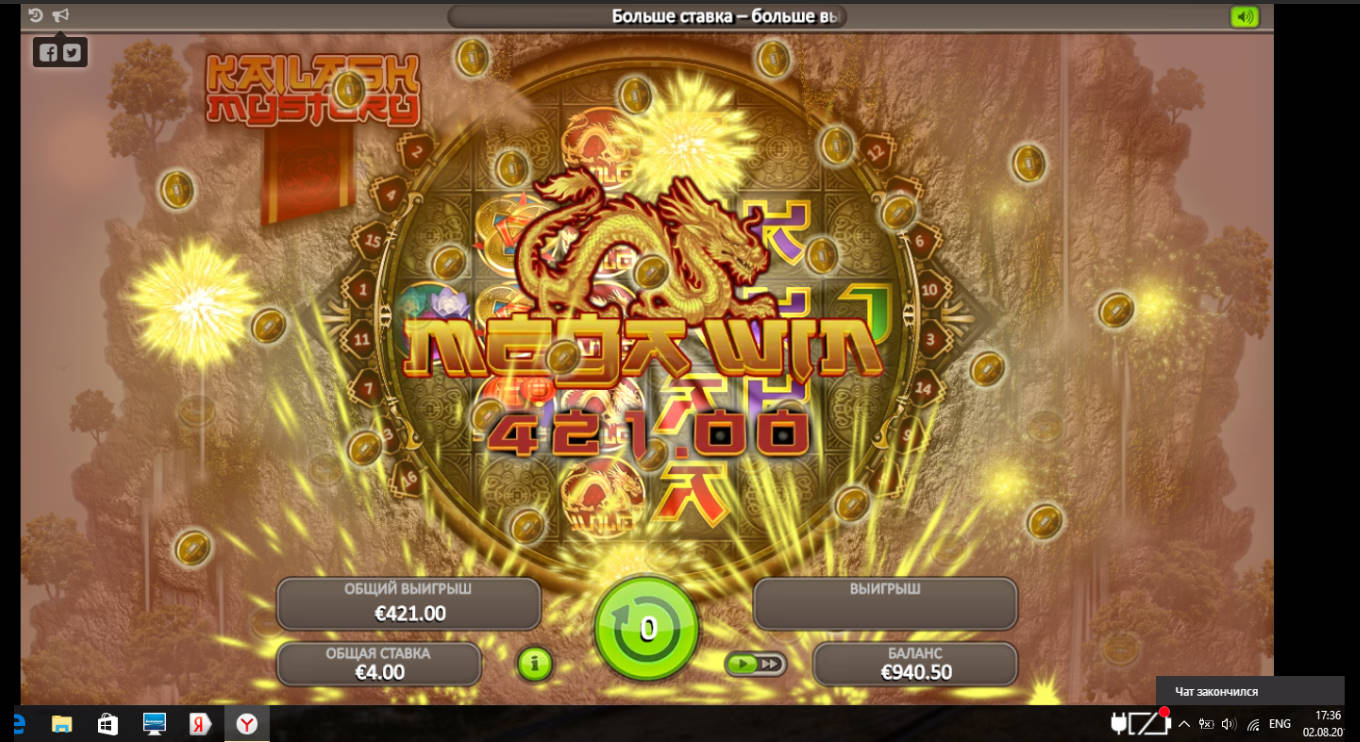Click the megaphone announcements icon
Viewport: 1360px width, 742px height.
[60, 16]
